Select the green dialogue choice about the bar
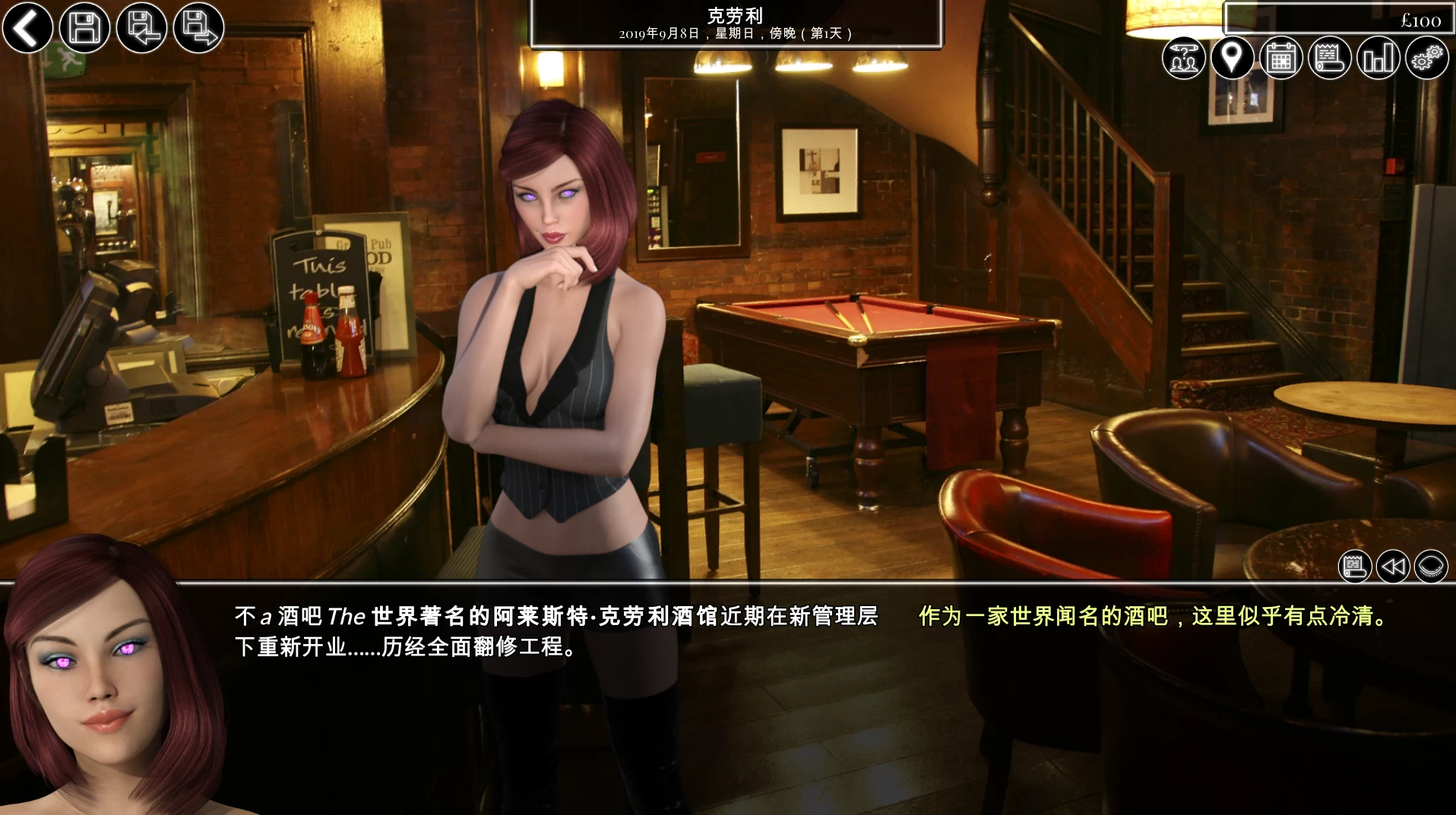 (1153, 618)
